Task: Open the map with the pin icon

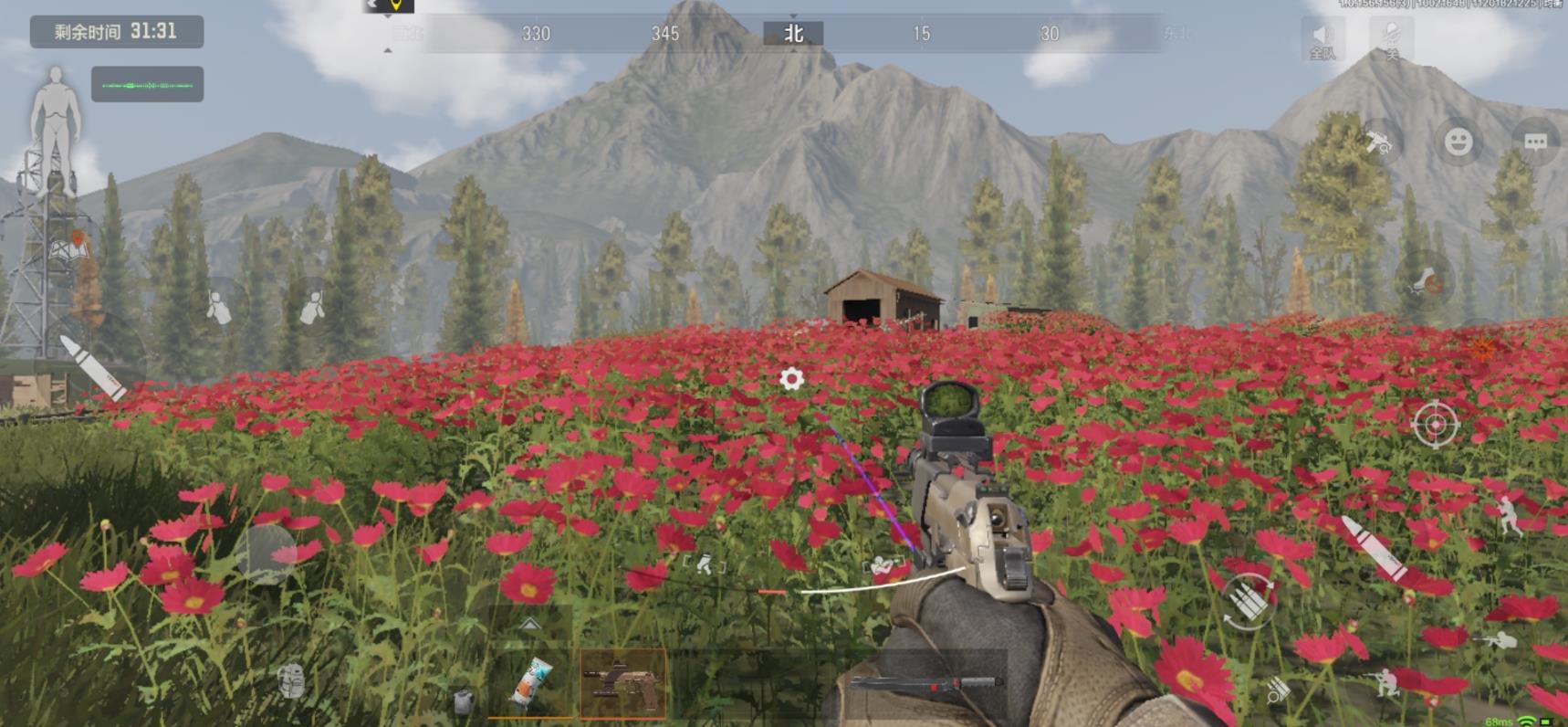Action: click(75, 246)
